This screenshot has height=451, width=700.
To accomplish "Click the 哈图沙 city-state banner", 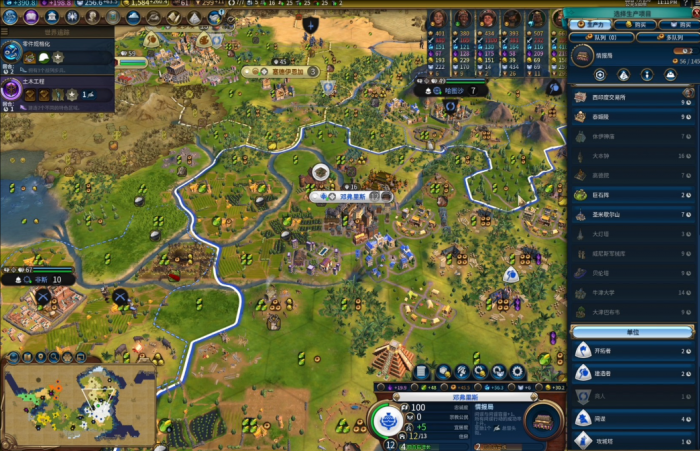I will [x=453, y=90].
